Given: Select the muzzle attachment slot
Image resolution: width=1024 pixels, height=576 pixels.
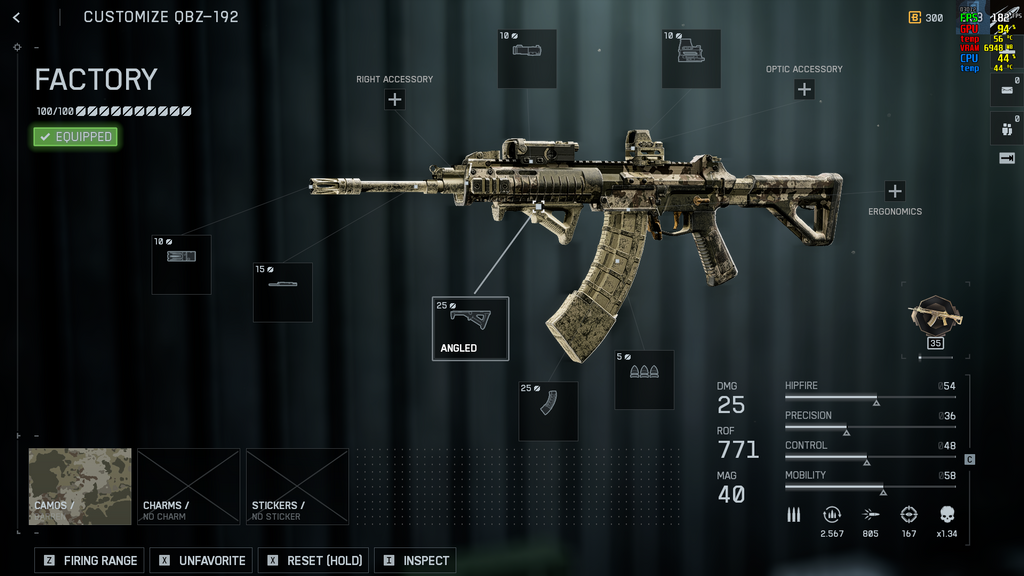Looking at the screenshot, I should [181, 264].
